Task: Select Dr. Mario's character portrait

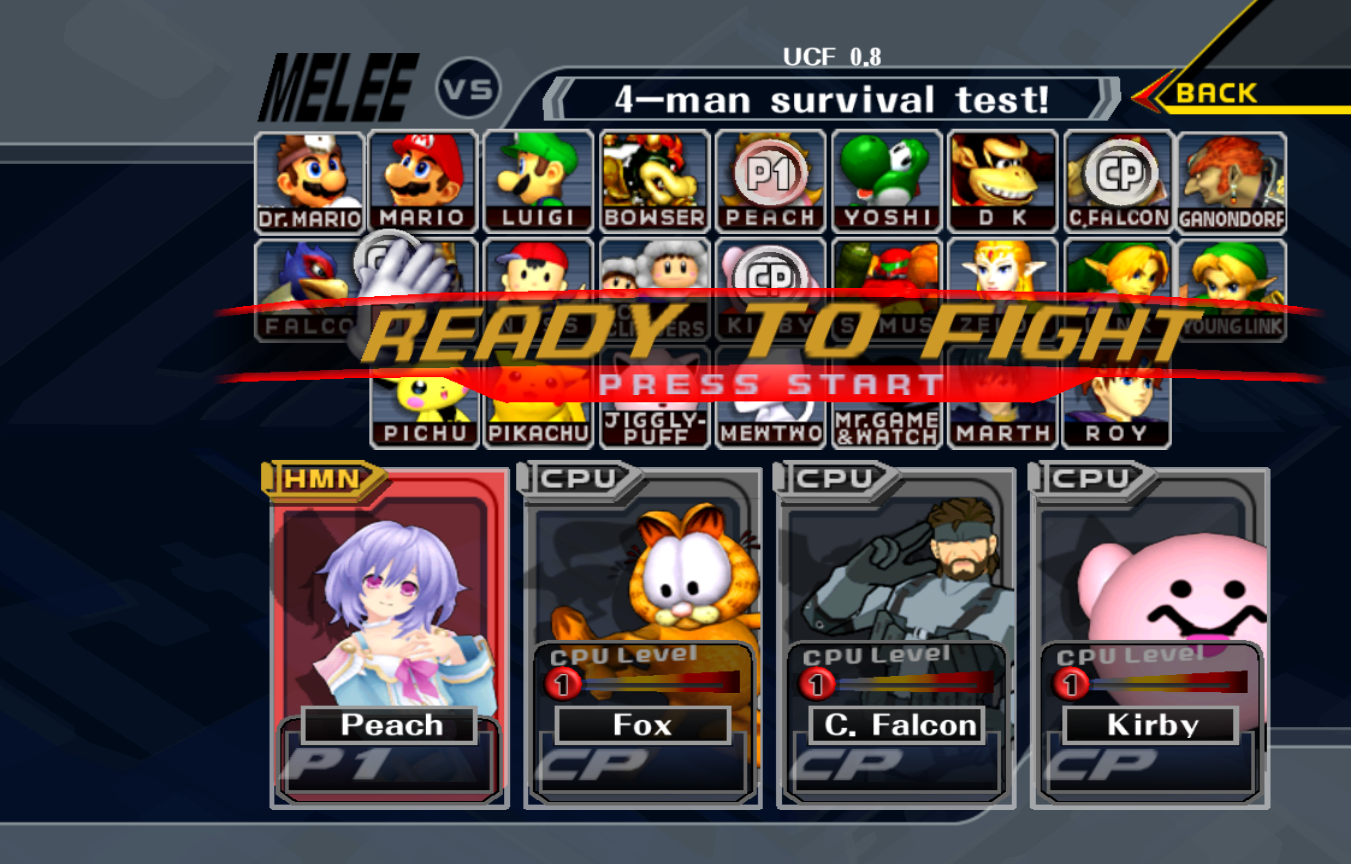Action: [x=310, y=175]
